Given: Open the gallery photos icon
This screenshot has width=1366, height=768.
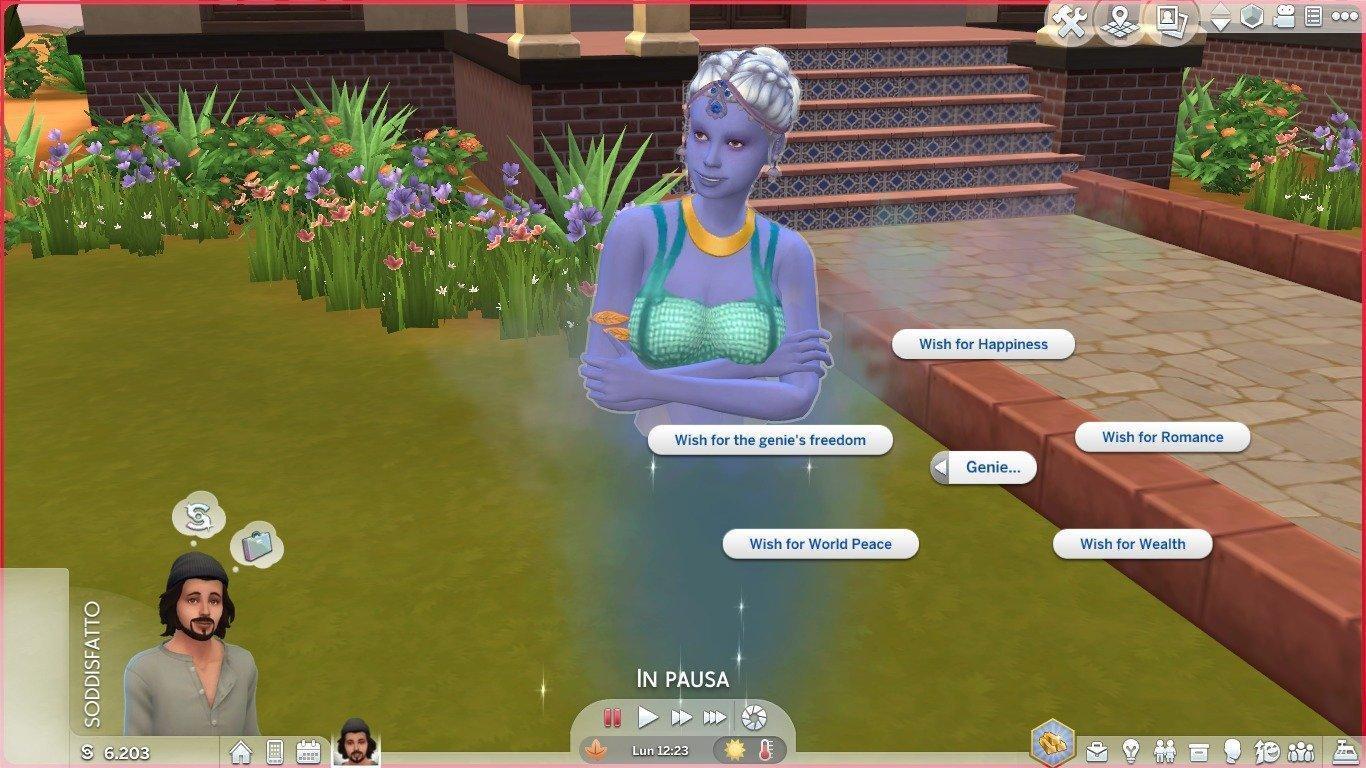Looking at the screenshot, I should point(1170,21).
